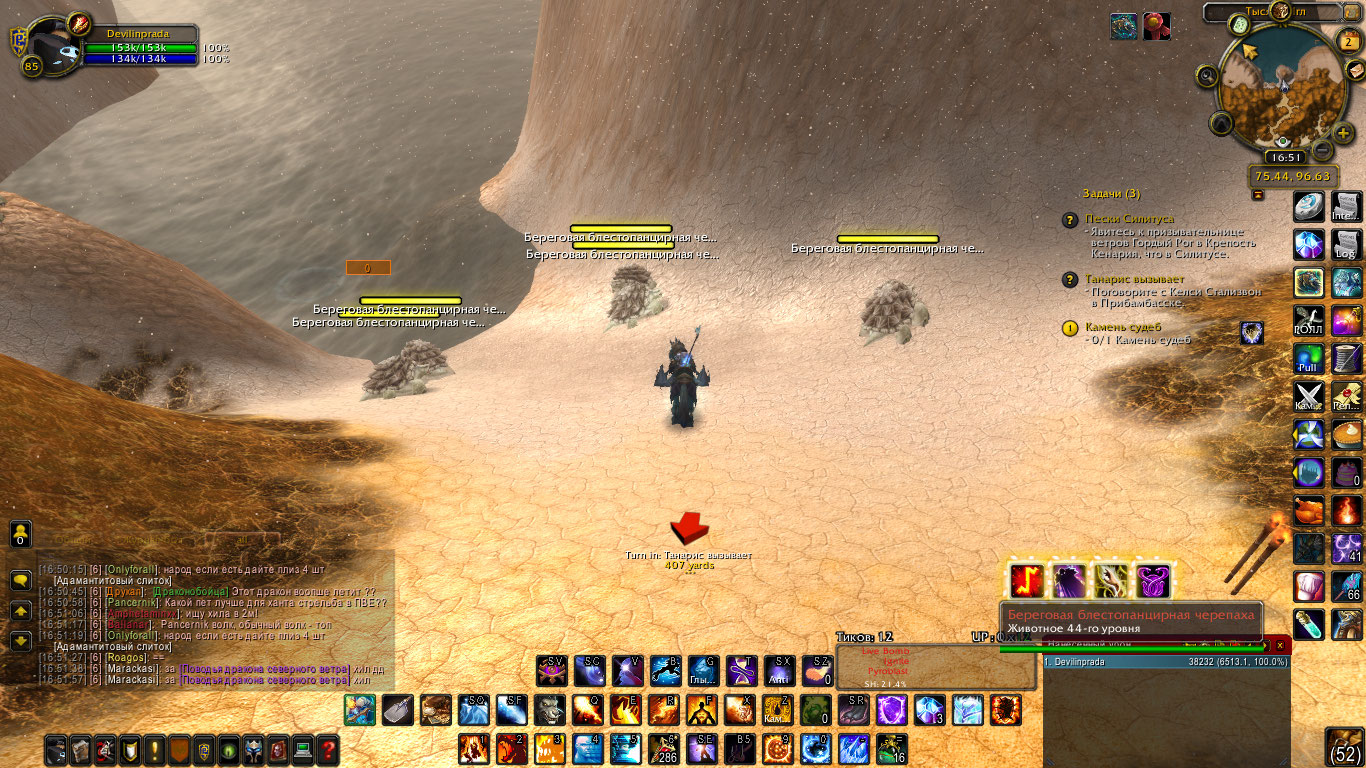
Task: Activate the red rune ability icon
Action: pos(1027,580)
